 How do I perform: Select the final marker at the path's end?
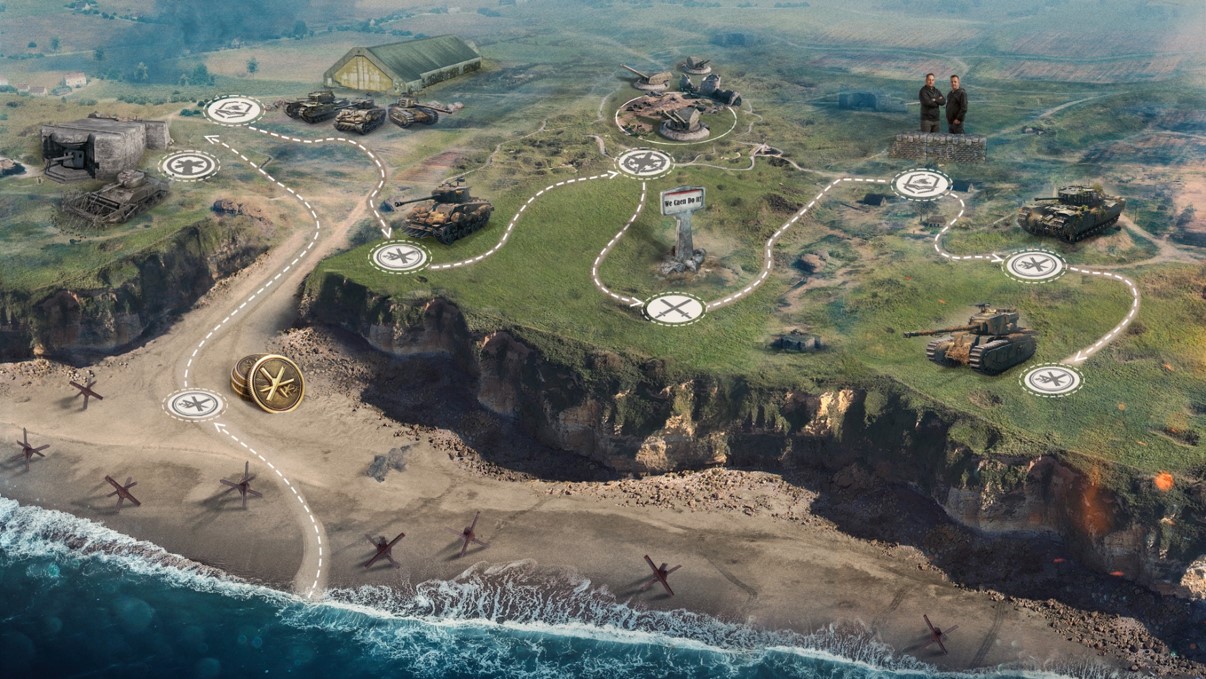click(1051, 380)
